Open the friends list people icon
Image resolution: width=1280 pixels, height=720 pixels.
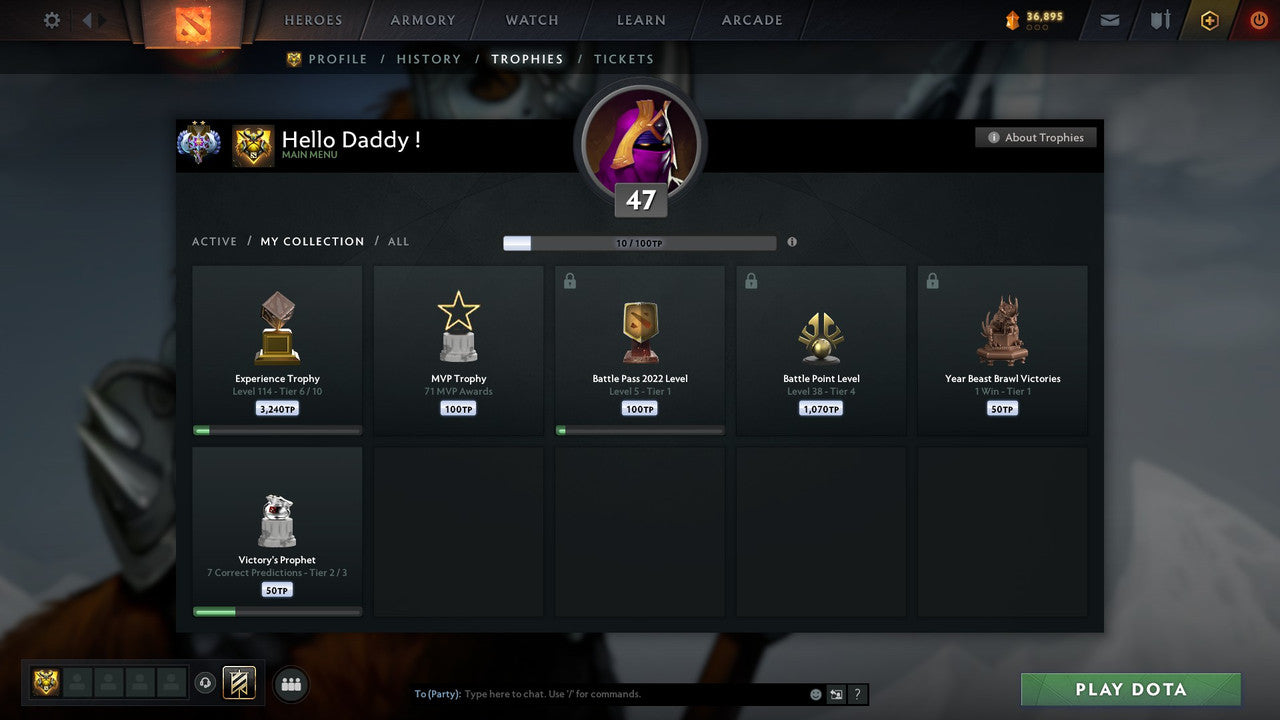point(290,684)
